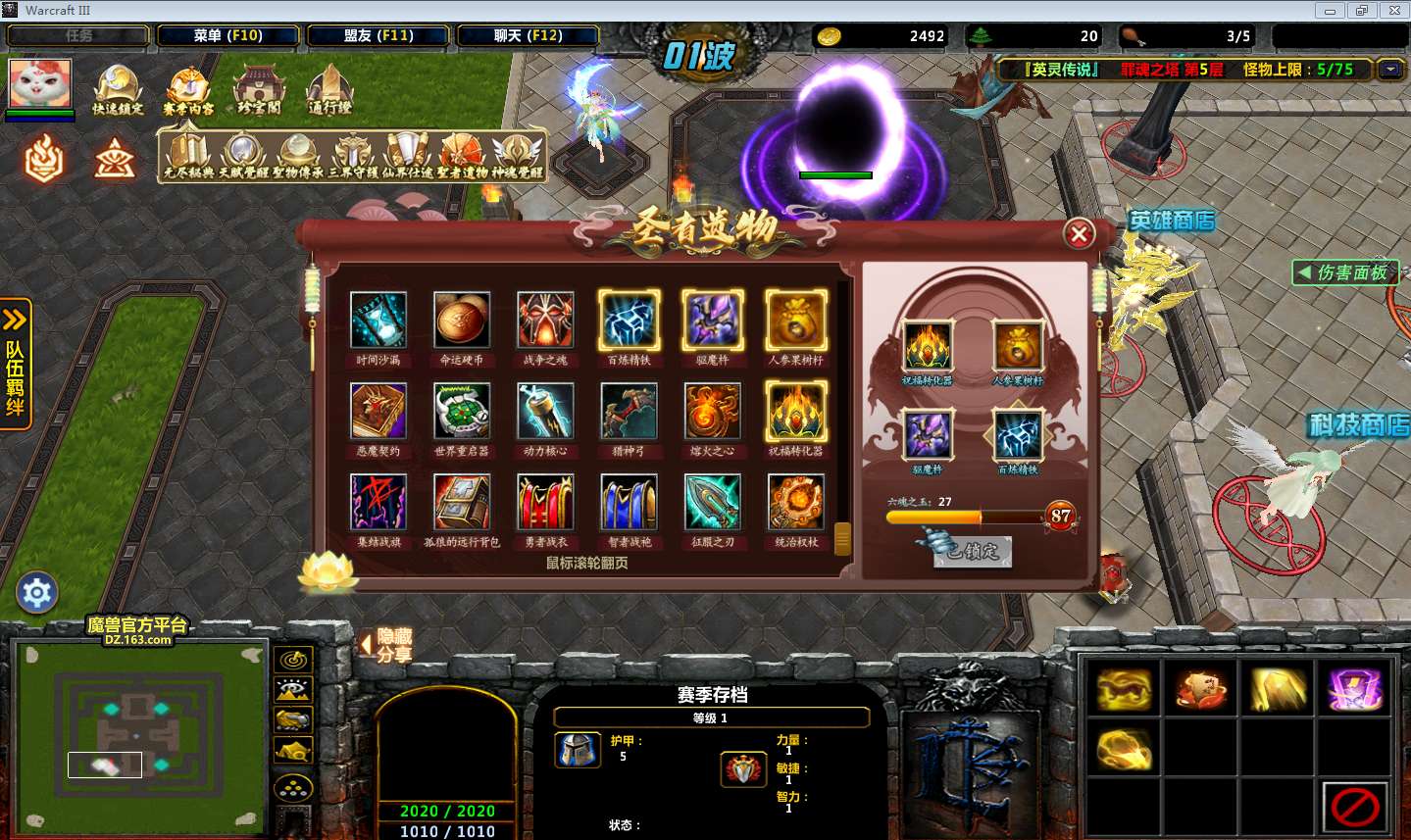This screenshot has width=1411, height=840.
Task: Select the 时间沙漏 hourglass relic
Action: click(x=378, y=321)
